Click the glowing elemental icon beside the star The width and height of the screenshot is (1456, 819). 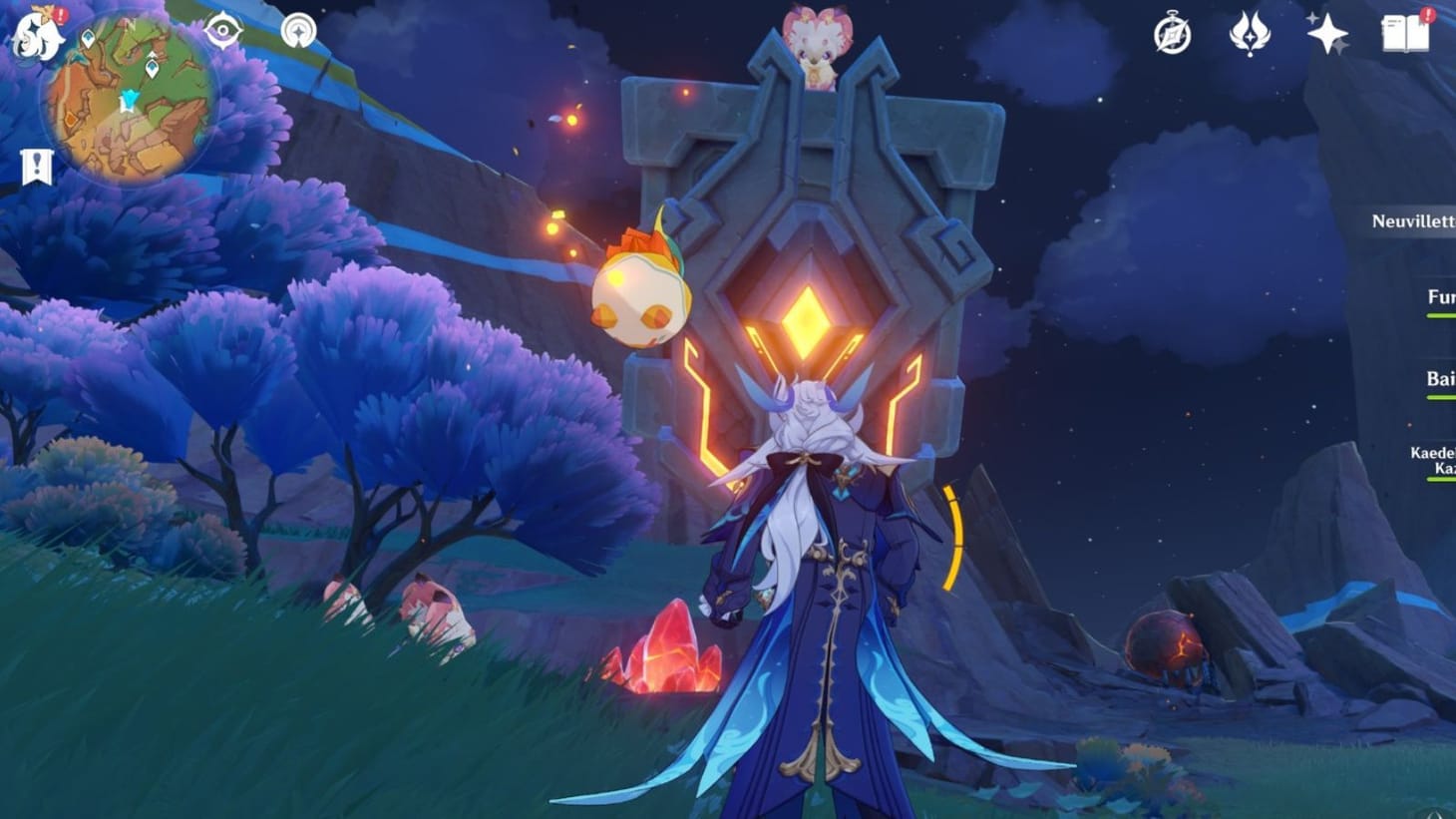(1250, 33)
